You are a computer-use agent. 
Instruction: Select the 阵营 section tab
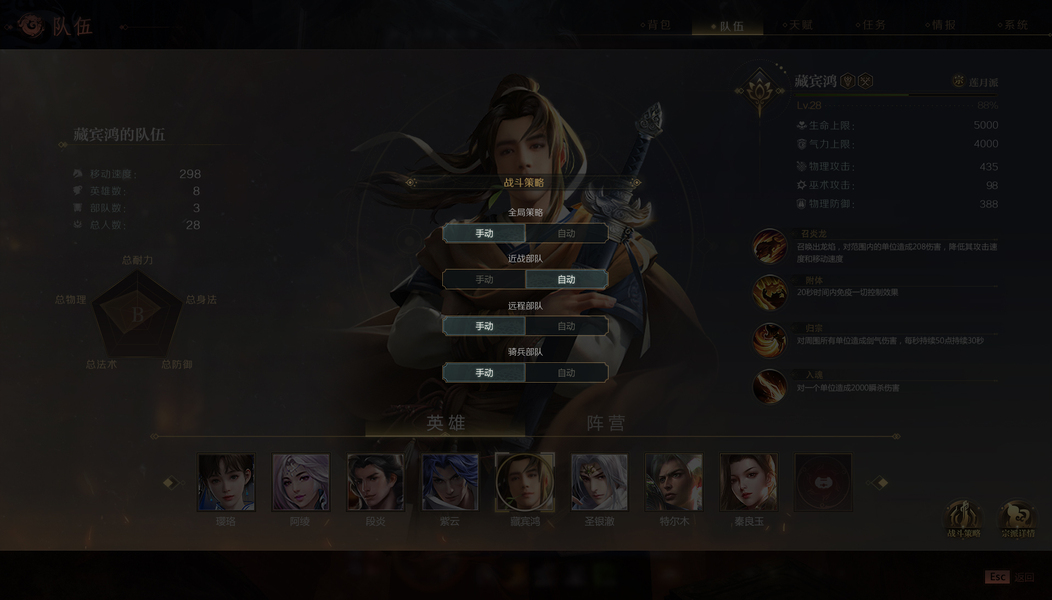pos(605,423)
